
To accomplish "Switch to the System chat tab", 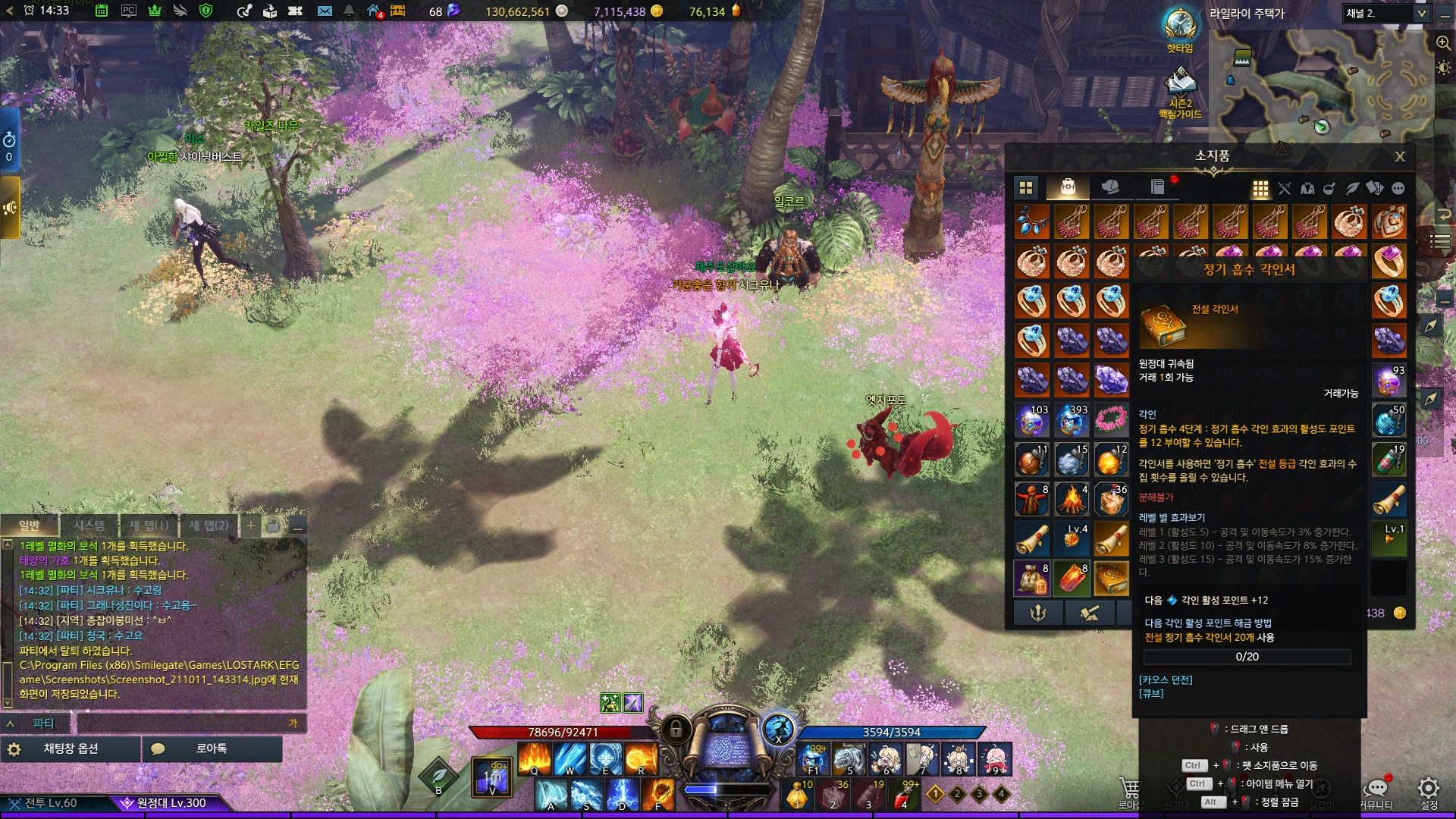I will point(89,526).
